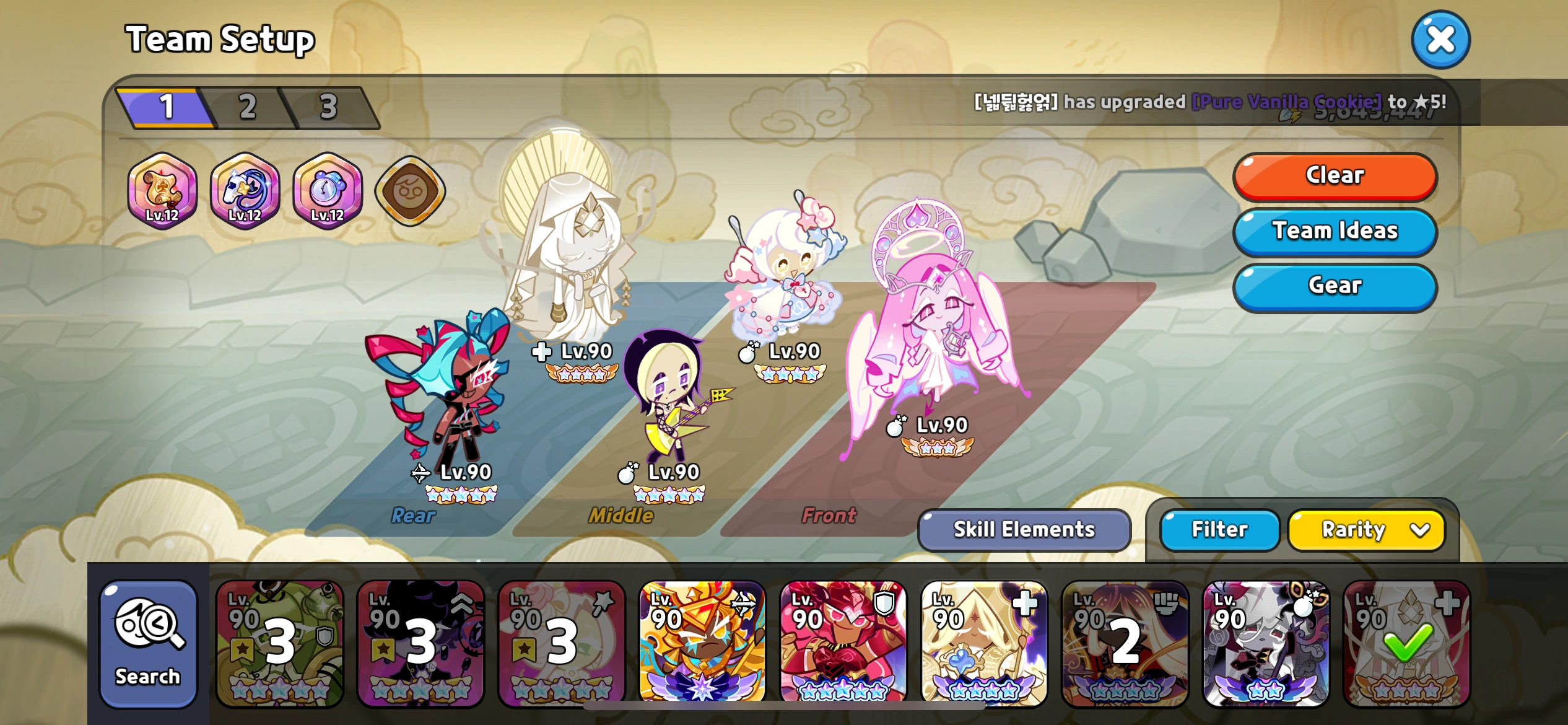Open the Filter options
The image size is (1568, 725).
(1218, 530)
